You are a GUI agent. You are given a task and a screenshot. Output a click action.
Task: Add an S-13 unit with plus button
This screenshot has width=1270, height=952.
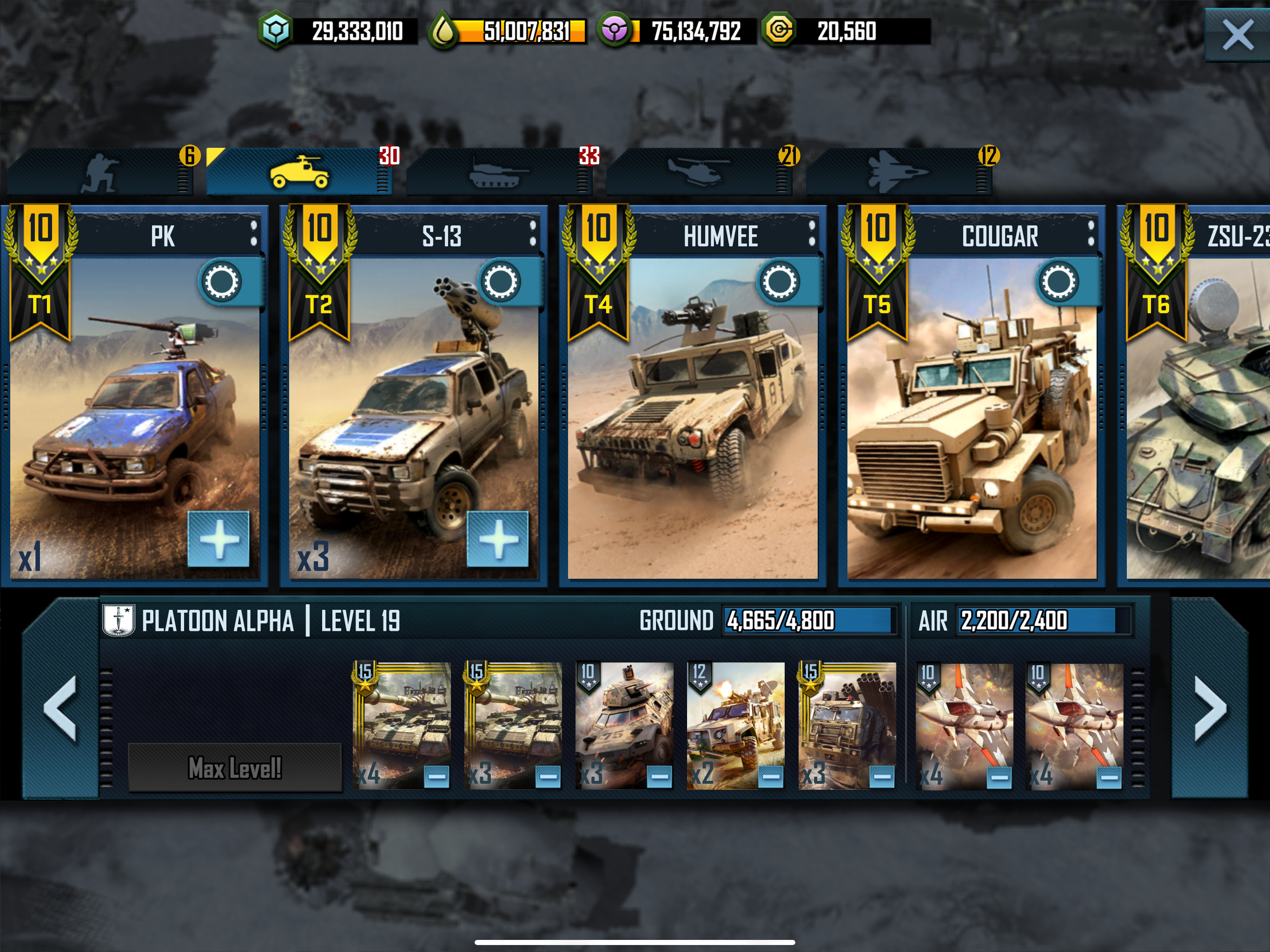(x=498, y=539)
